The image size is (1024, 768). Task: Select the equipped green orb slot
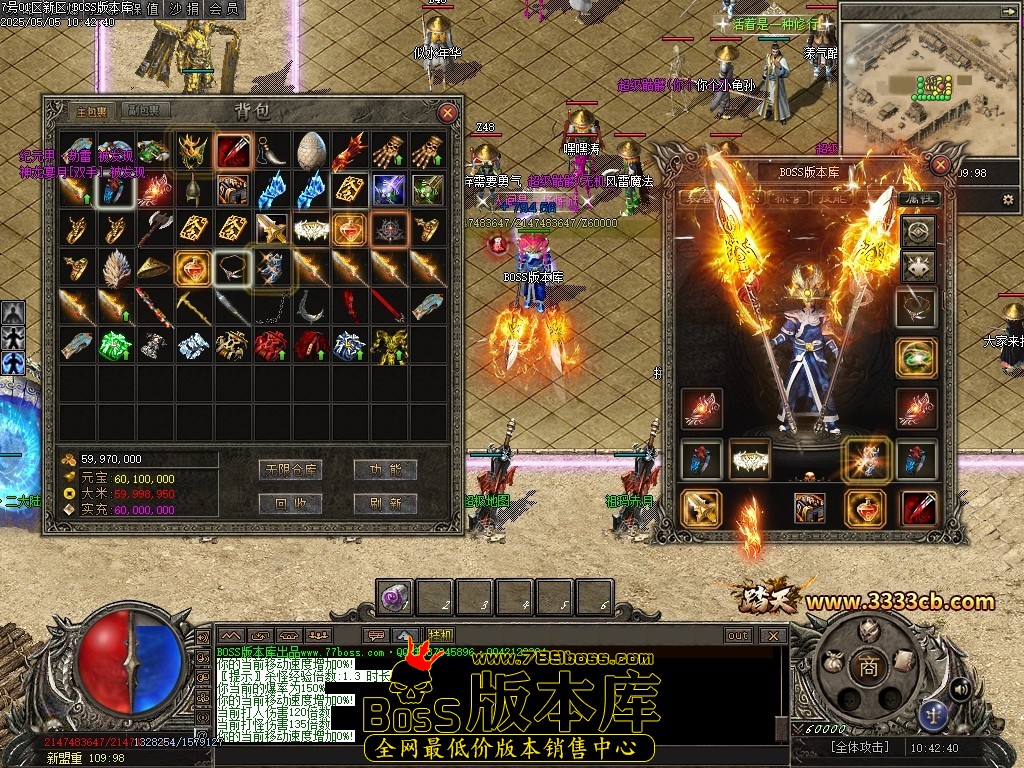click(x=917, y=358)
